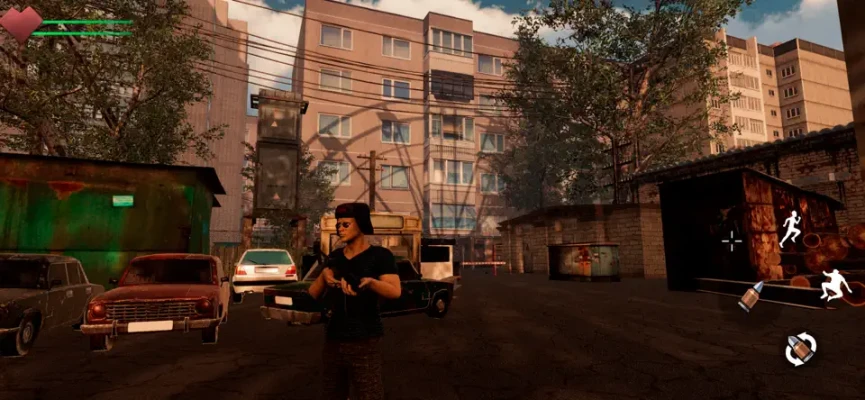Viewport: 865px width, 400px height.
Task: Fire using the single bullet button
Action: (750, 296)
